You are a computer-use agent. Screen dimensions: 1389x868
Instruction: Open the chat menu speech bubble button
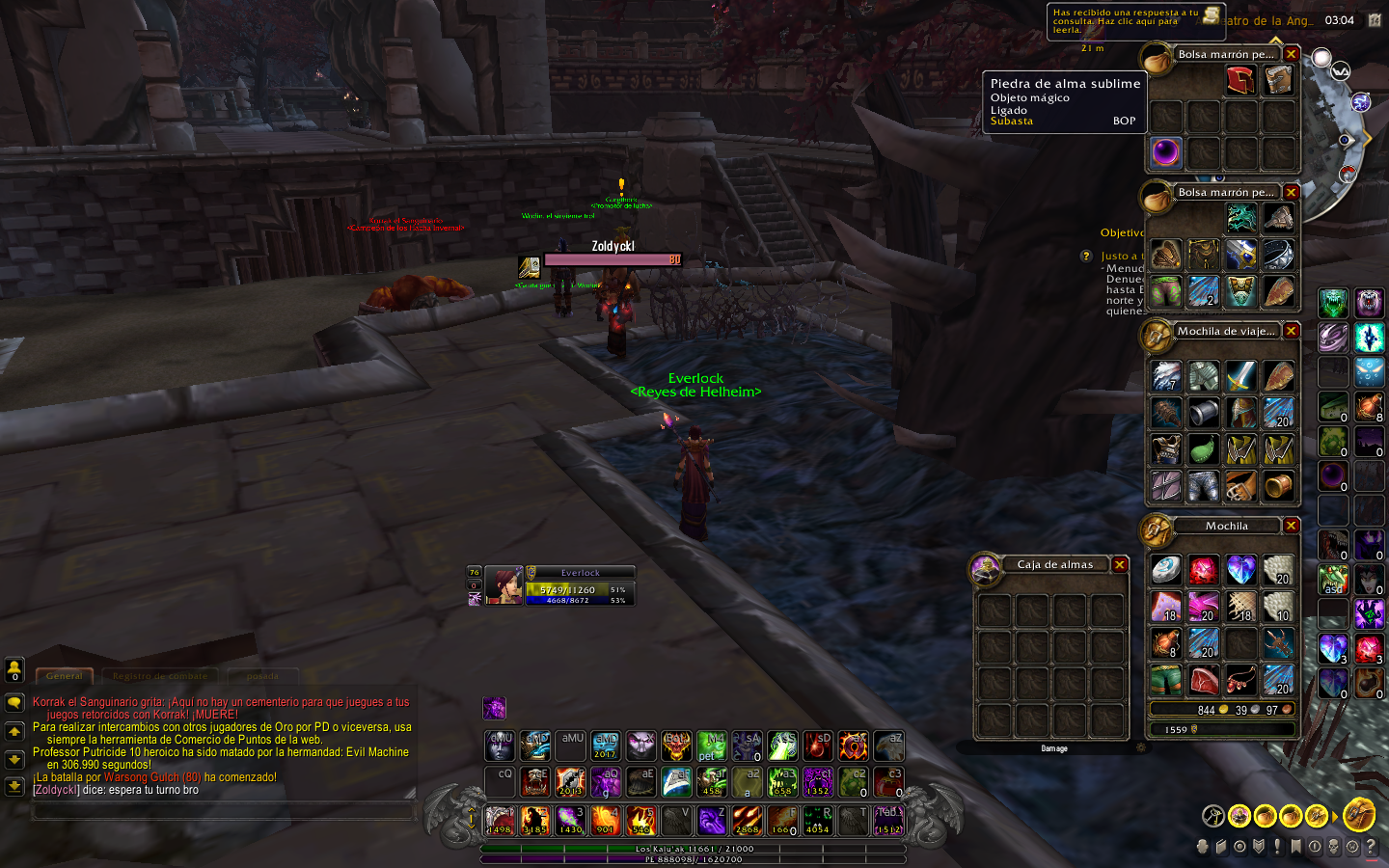pyautogui.click(x=14, y=702)
